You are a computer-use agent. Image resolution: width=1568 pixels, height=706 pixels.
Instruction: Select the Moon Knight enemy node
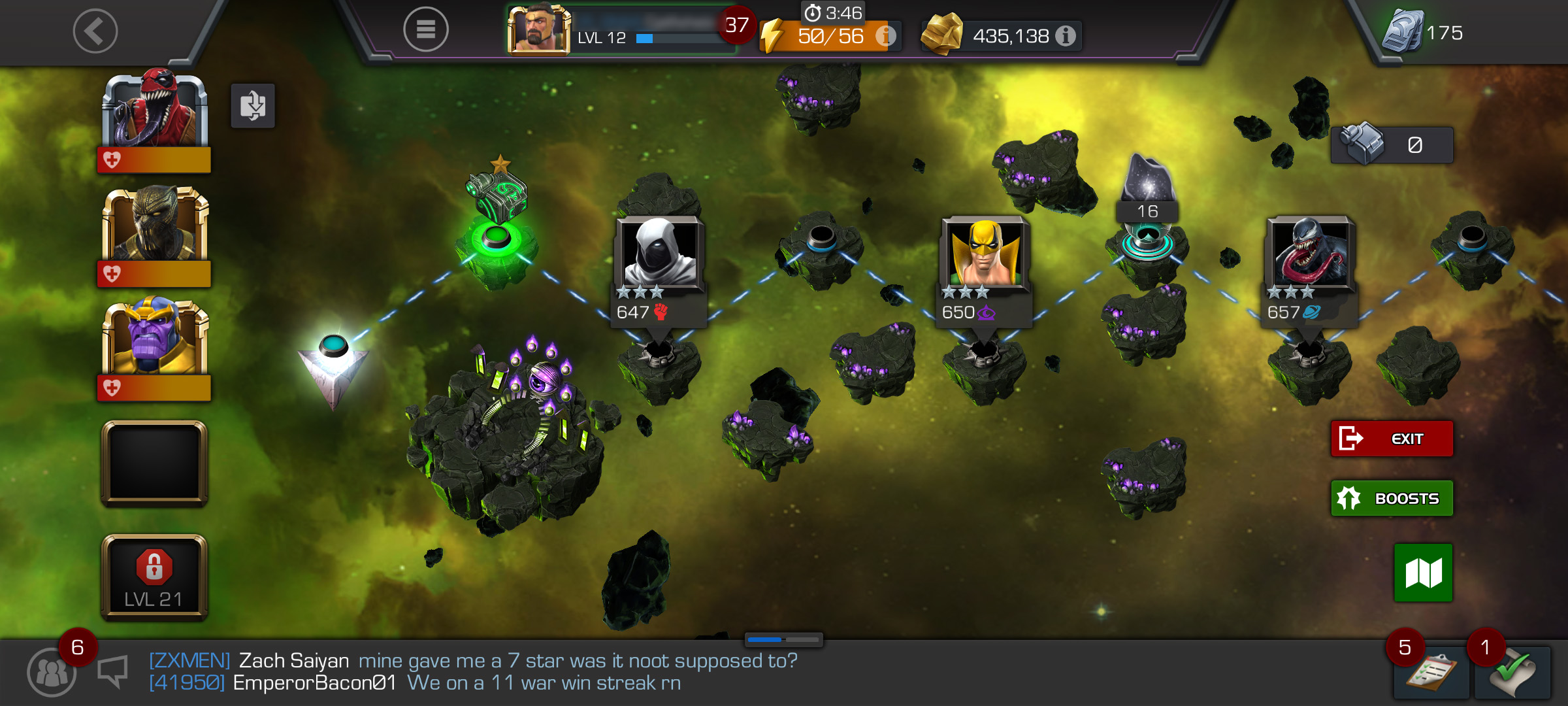coord(659,255)
